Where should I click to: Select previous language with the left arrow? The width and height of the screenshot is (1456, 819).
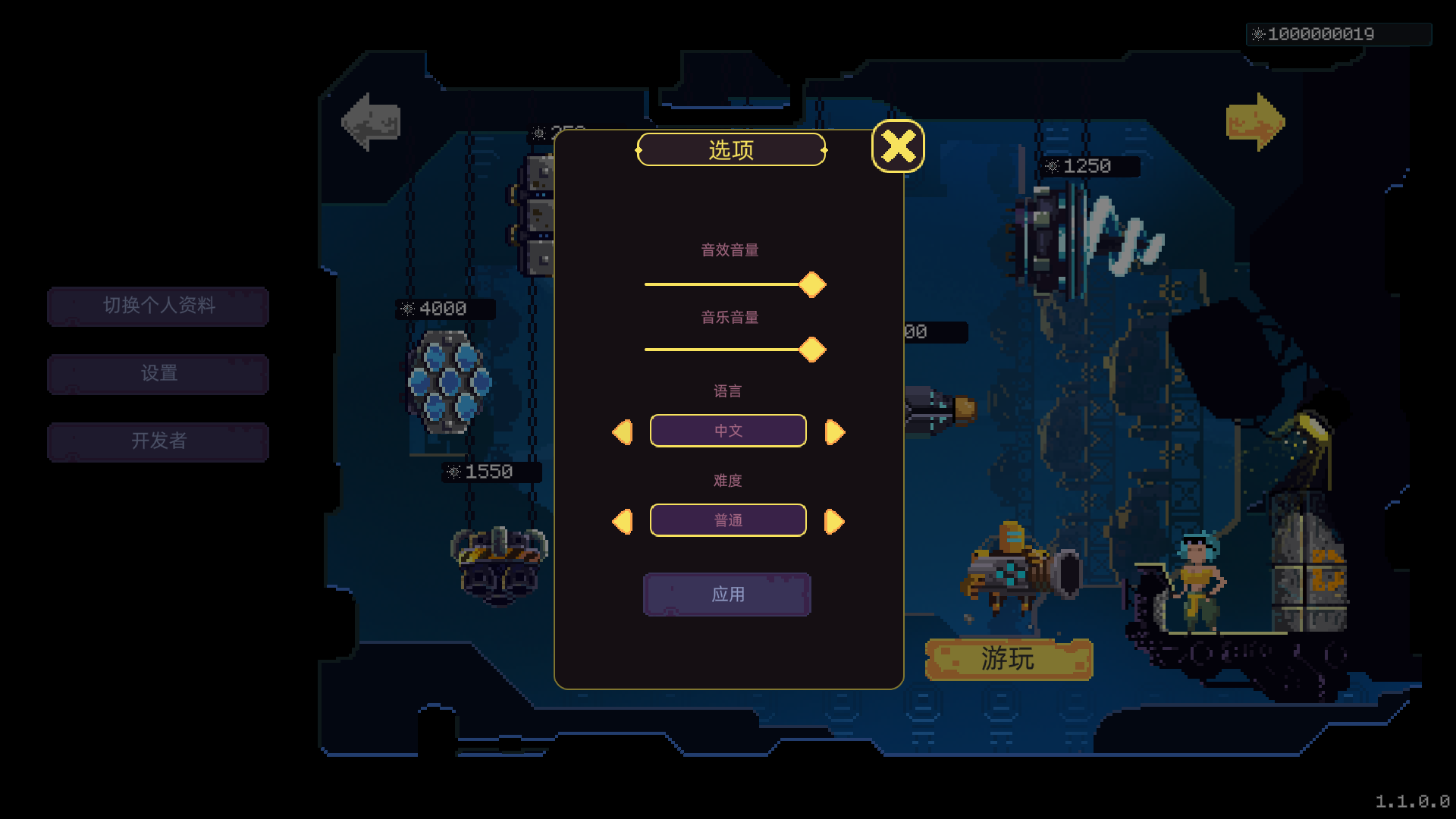click(623, 432)
